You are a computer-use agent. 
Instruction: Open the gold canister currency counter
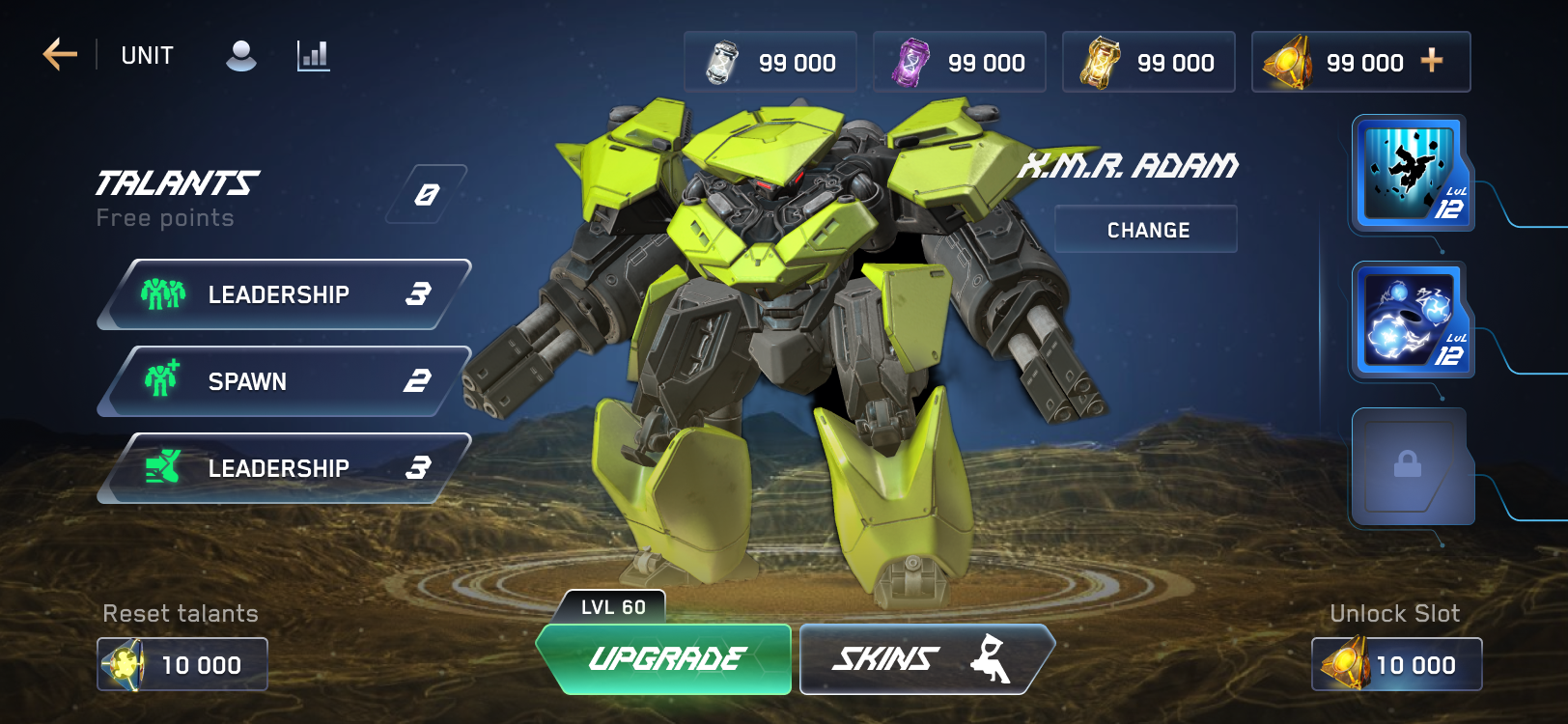click(x=1149, y=63)
